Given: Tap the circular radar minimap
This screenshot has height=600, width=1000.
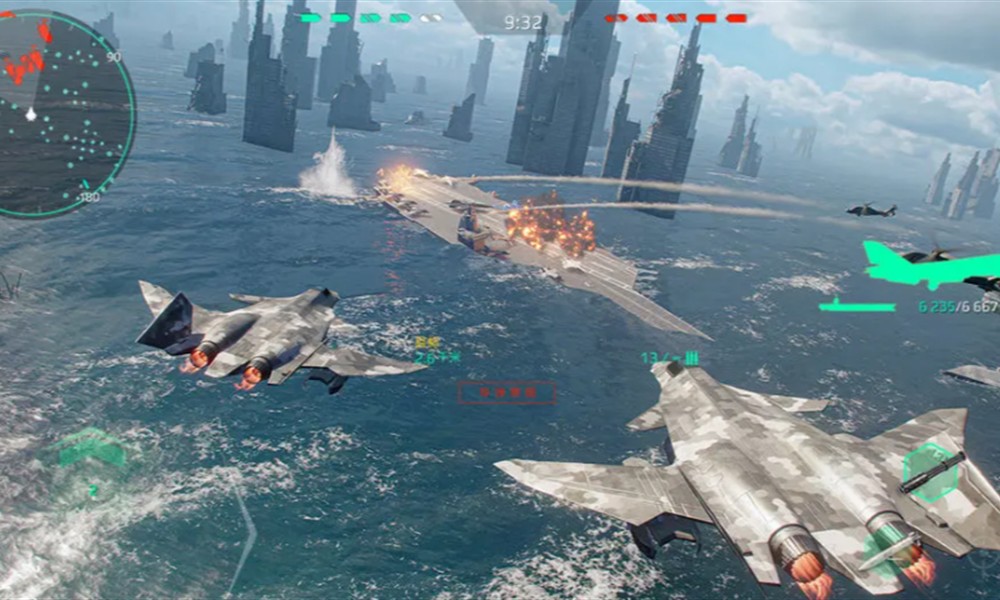Looking at the screenshot, I should pyautogui.click(x=62, y=114).
